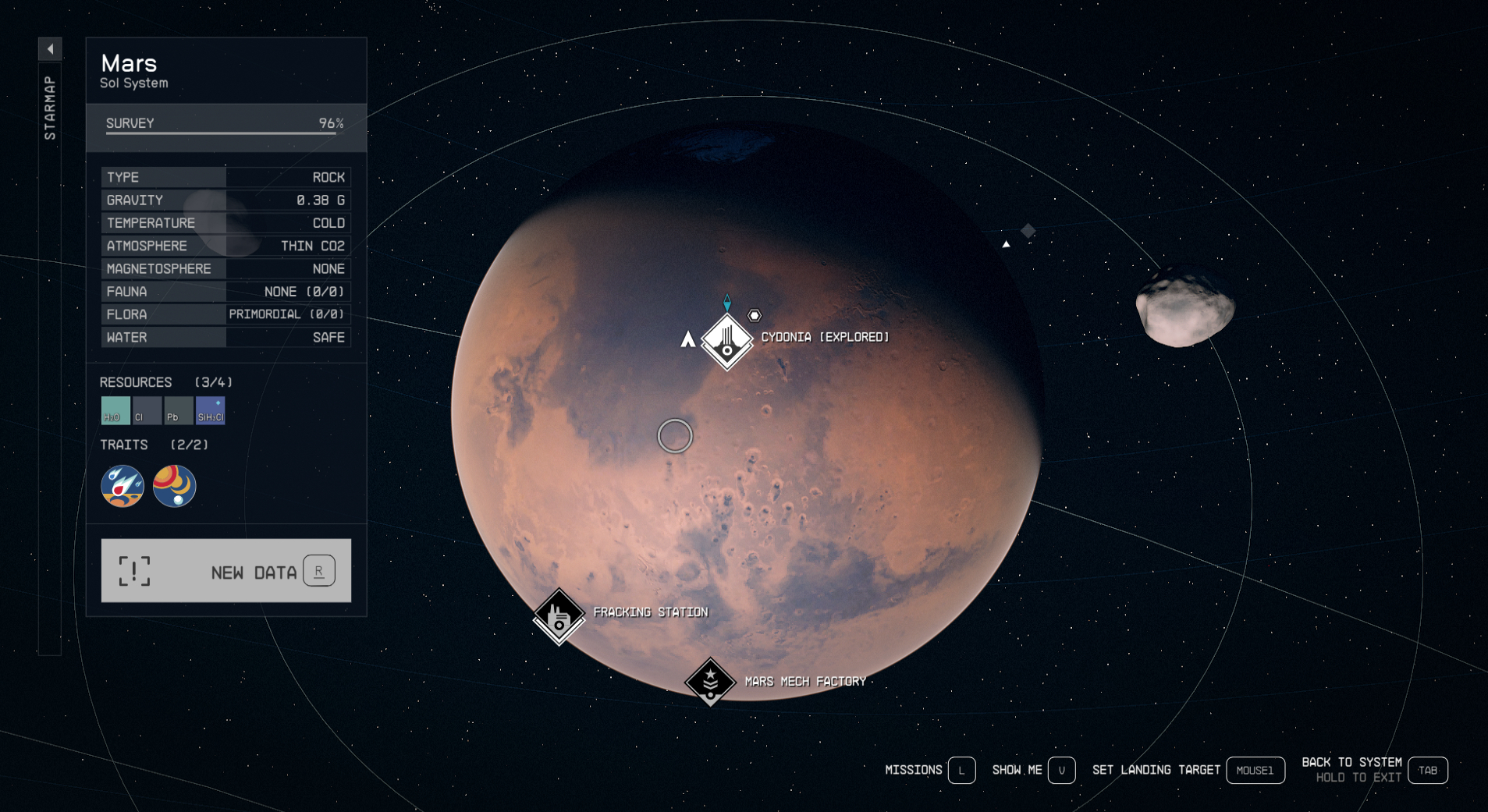Click the Survey 96% progress bar
1488x812 pixels.
tap(225, 125)
